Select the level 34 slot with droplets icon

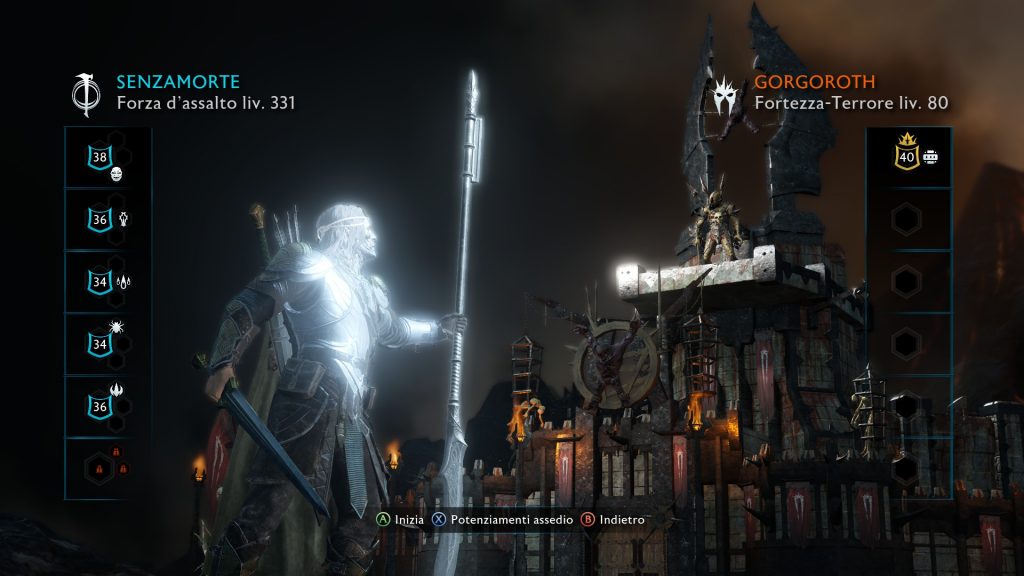click(x=100, y=282)
